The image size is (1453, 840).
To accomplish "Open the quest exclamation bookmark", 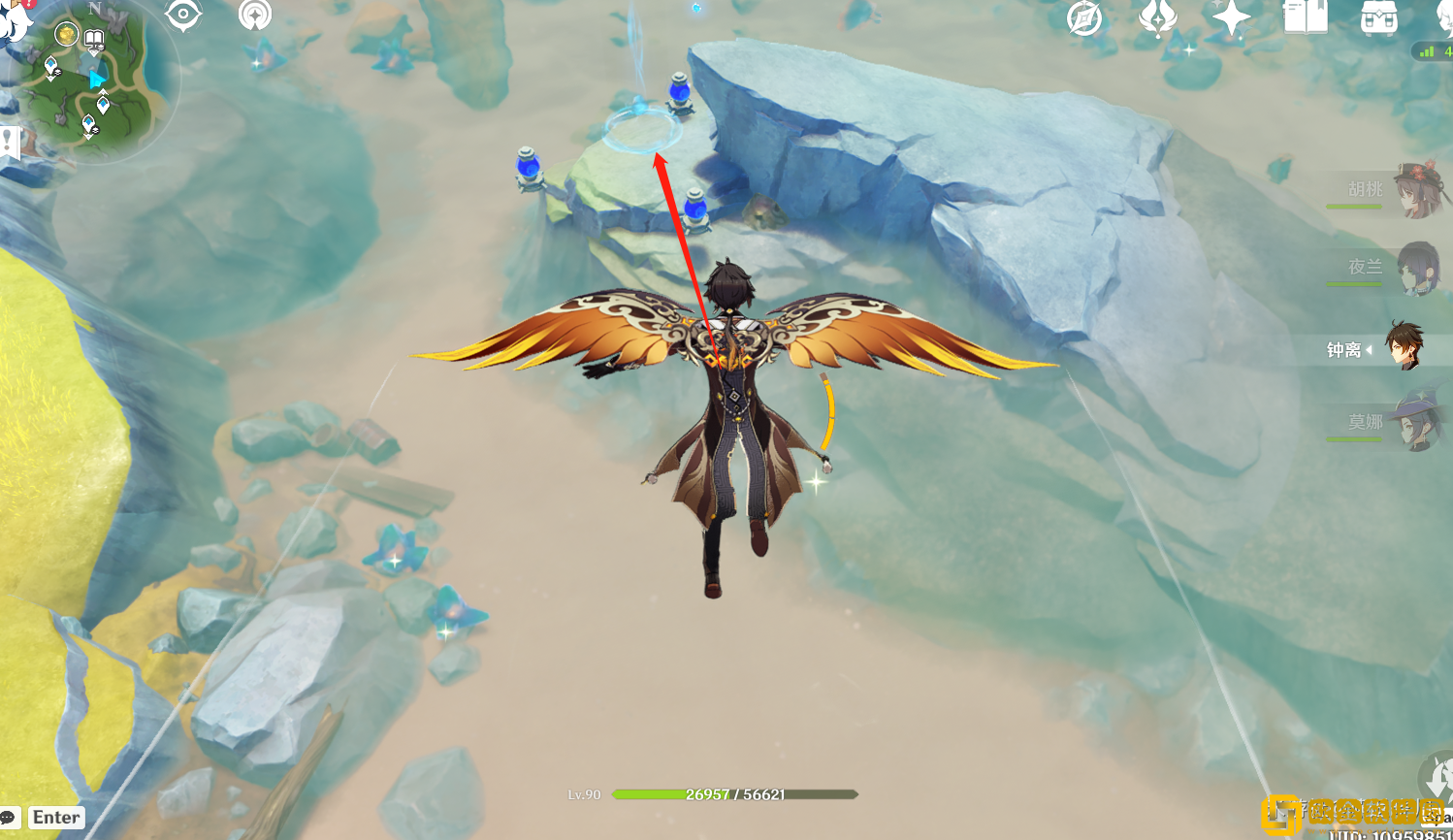I will [9, 143].
